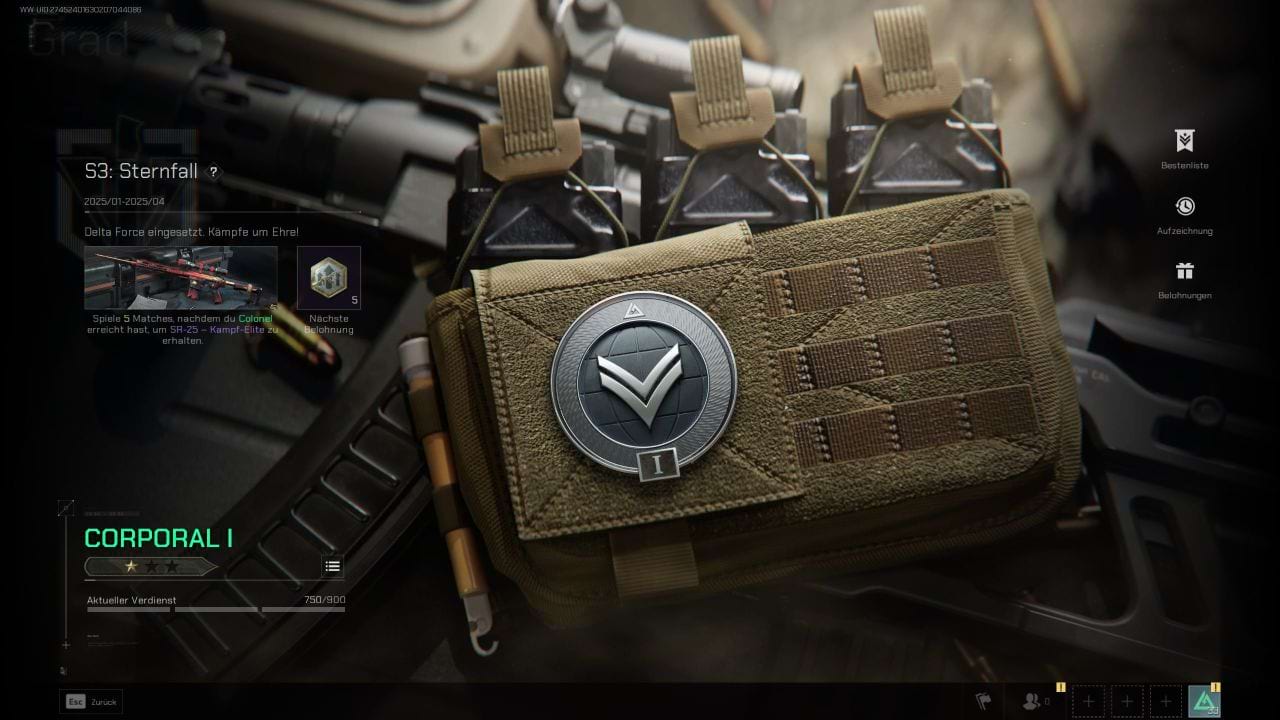1280x720 pixels.
Task: Click the Delta Force emblem in bottom corner
Action: (1204, 701)
